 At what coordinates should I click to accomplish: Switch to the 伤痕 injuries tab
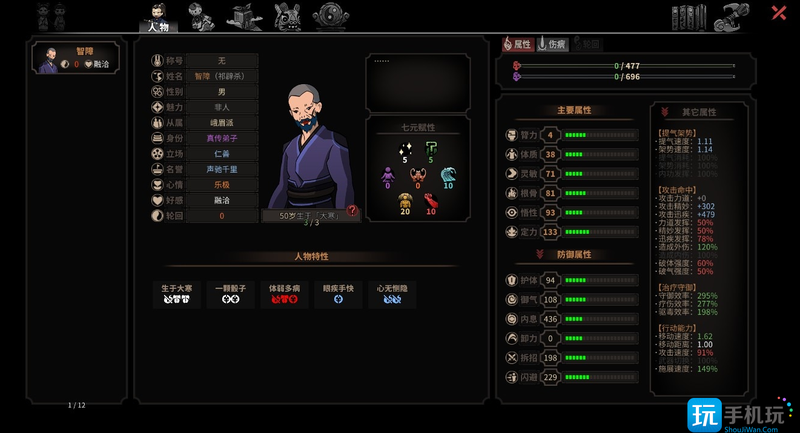[553, 45]
